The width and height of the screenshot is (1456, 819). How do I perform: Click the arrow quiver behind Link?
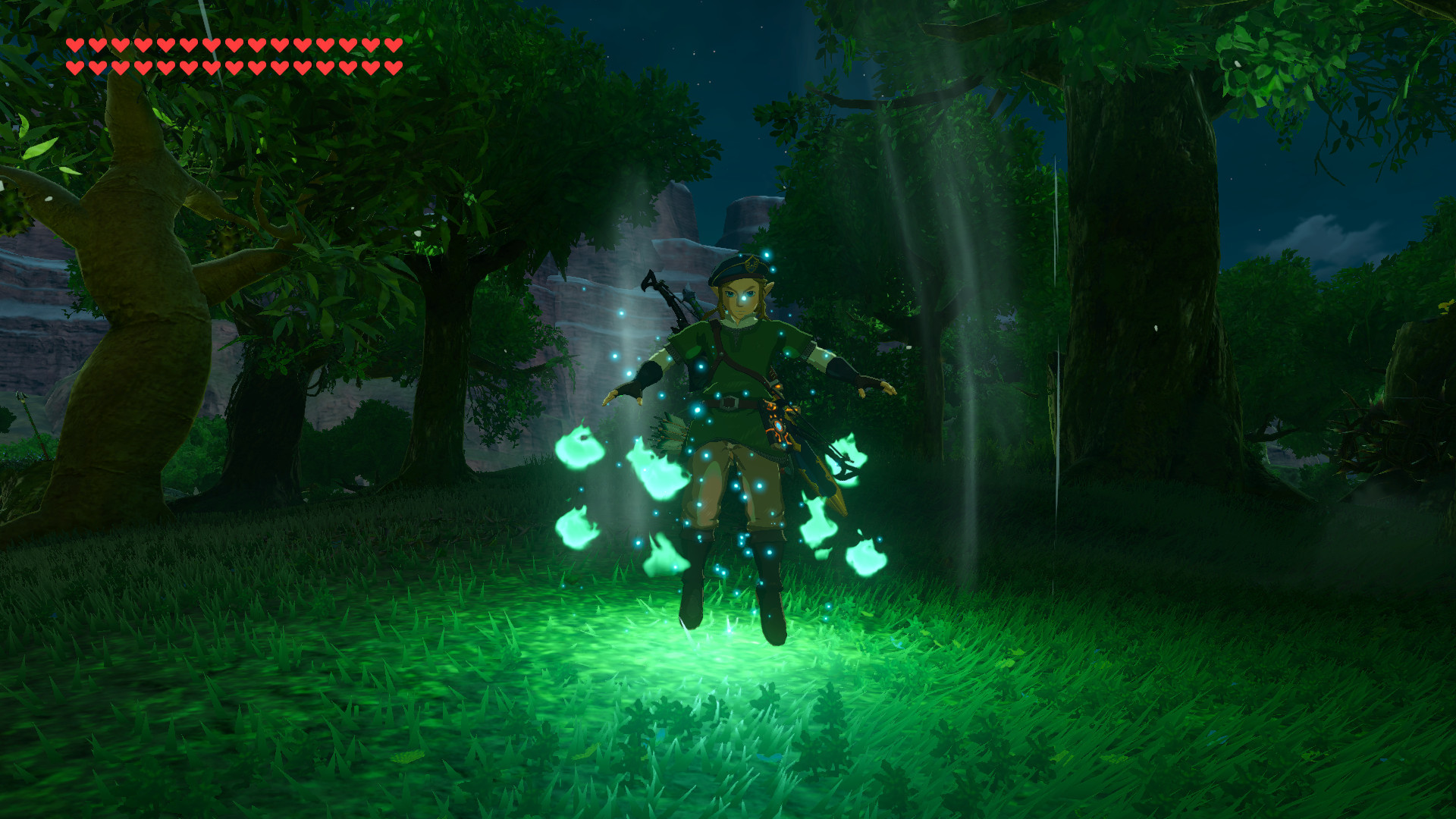668,429
